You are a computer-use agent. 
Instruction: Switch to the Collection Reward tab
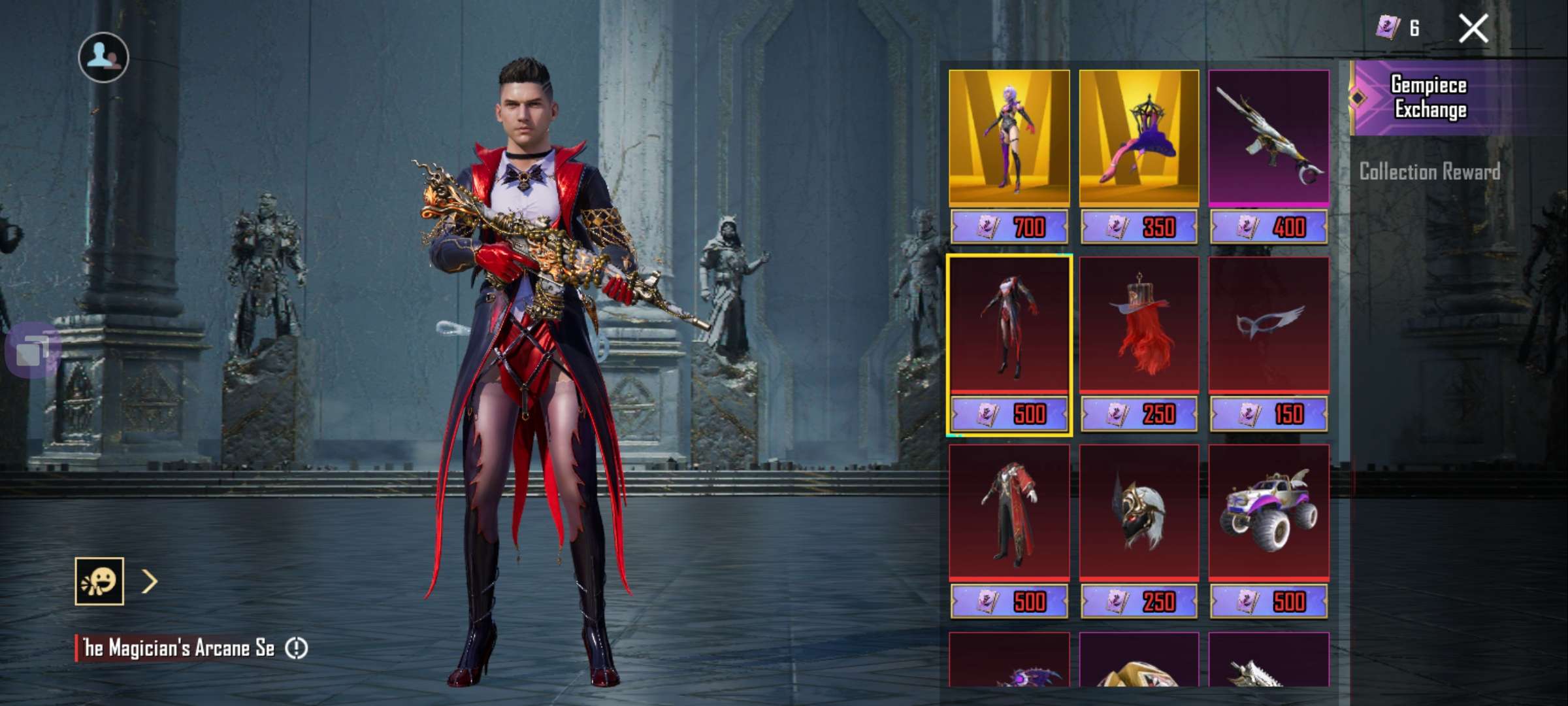(1429, 172)
